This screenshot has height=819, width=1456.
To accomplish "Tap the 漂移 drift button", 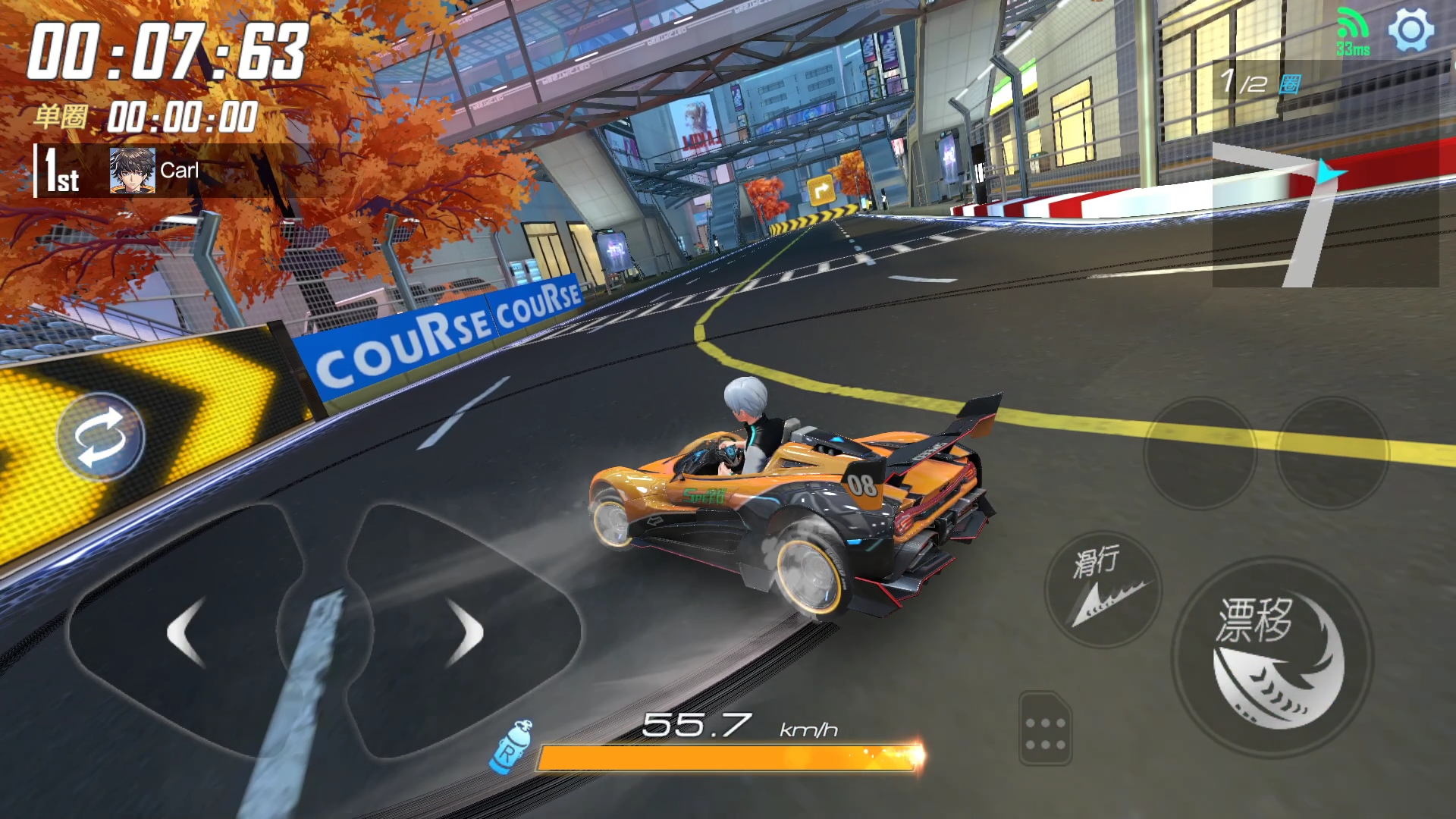I will pos(1272,657).
